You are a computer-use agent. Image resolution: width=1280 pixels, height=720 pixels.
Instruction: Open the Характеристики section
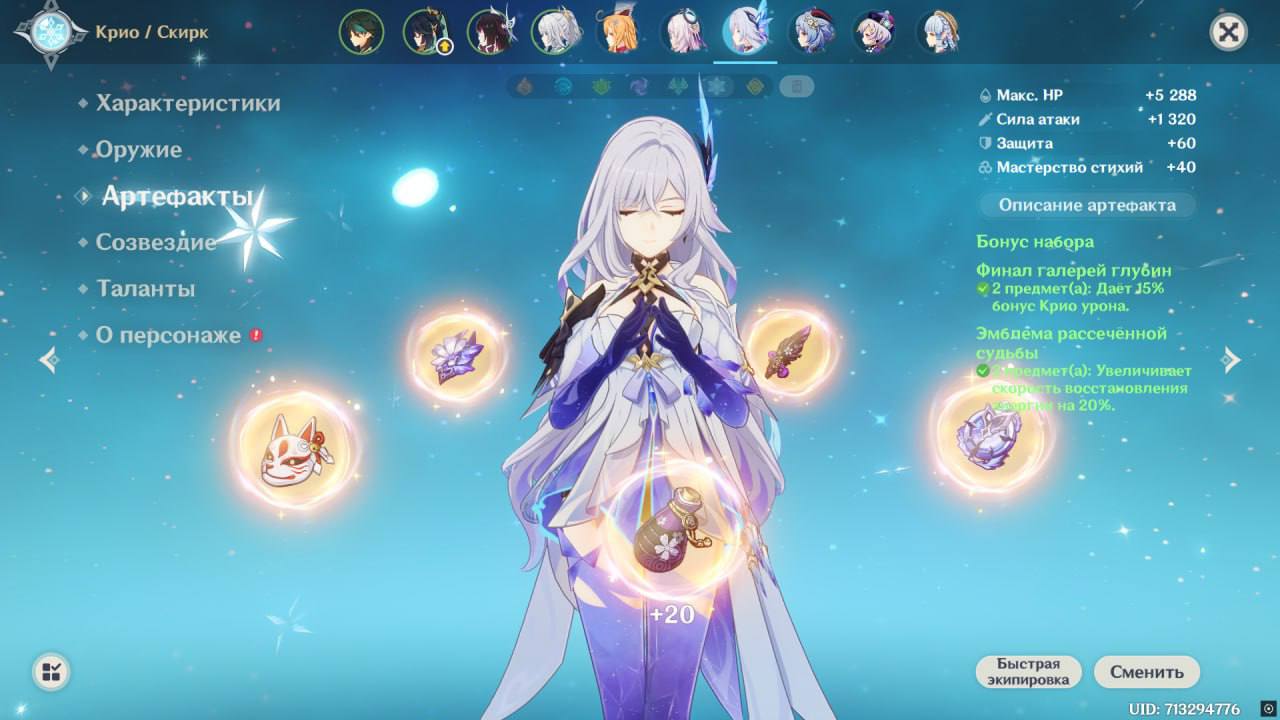click(188, 103)
